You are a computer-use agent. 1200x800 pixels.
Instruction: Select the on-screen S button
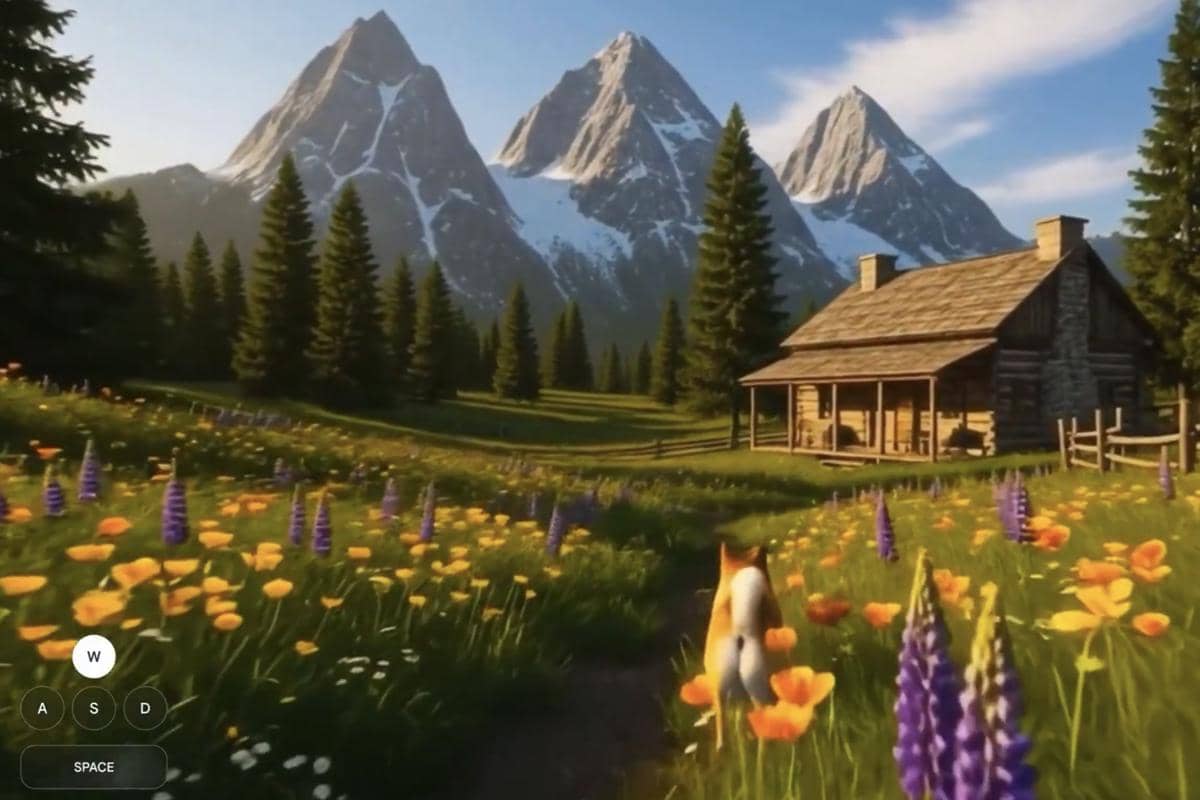[x=94, y=708]
